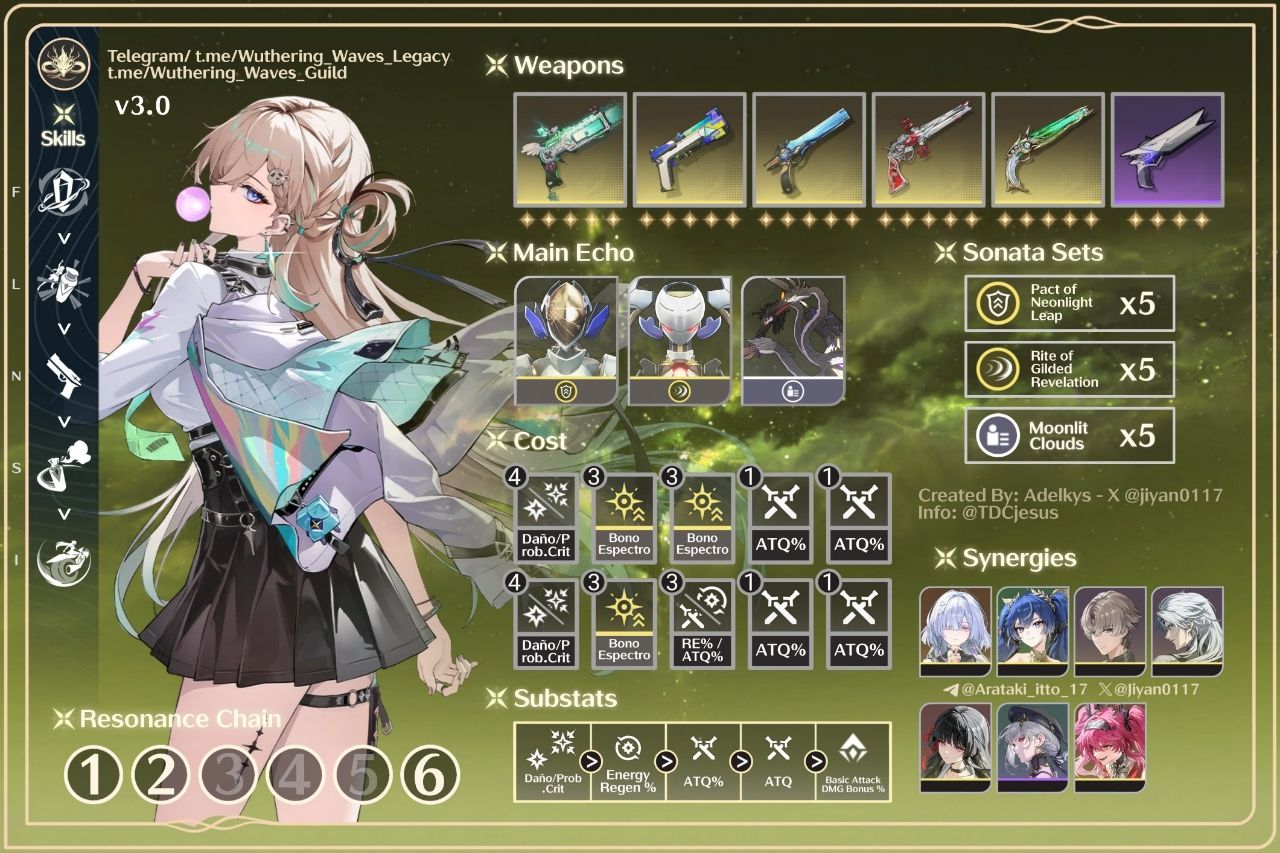Open the pink-haired synergy character portrait

1108,747
